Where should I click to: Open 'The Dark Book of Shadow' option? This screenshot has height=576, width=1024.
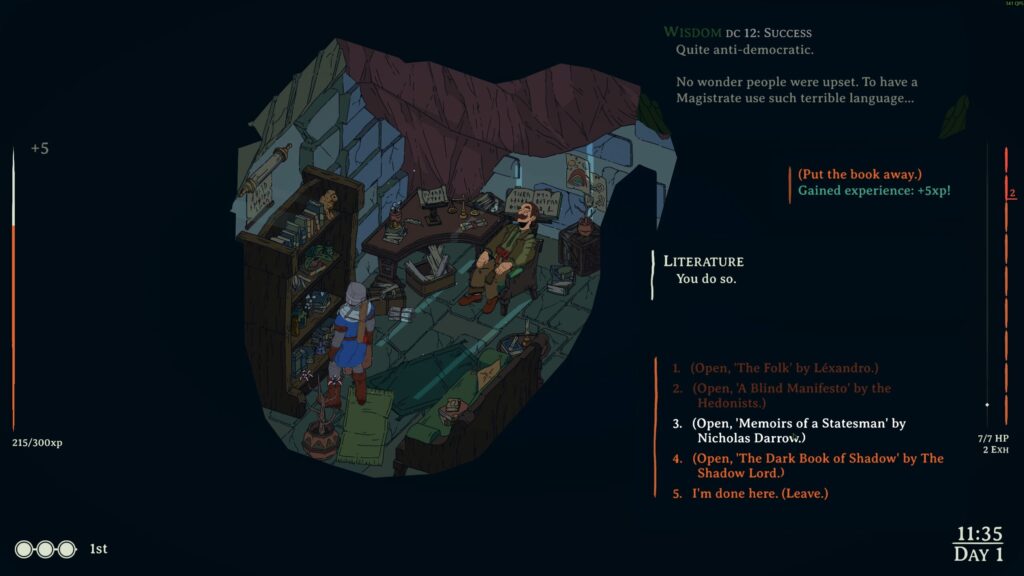(817, 465)
